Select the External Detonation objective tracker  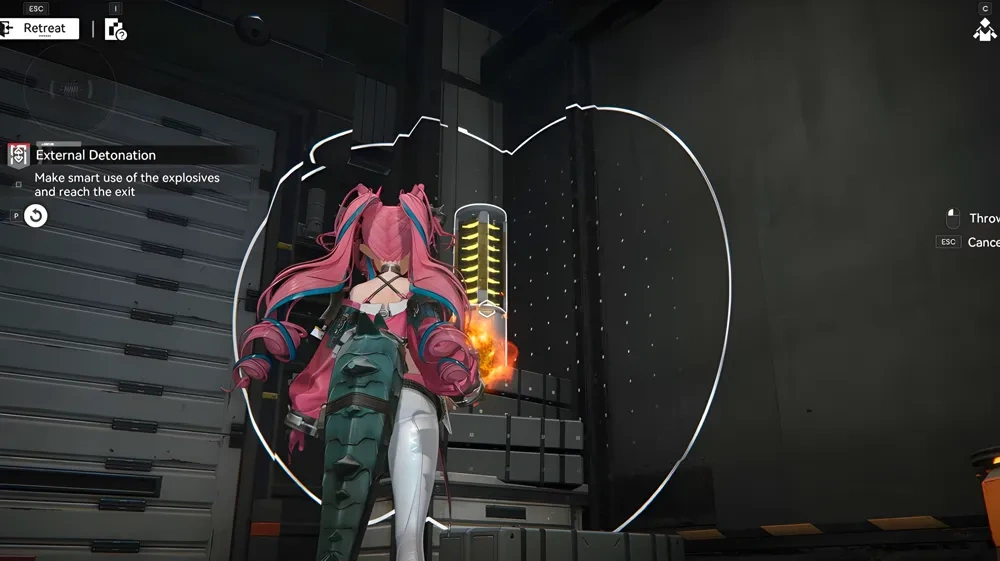click(95, 155)
